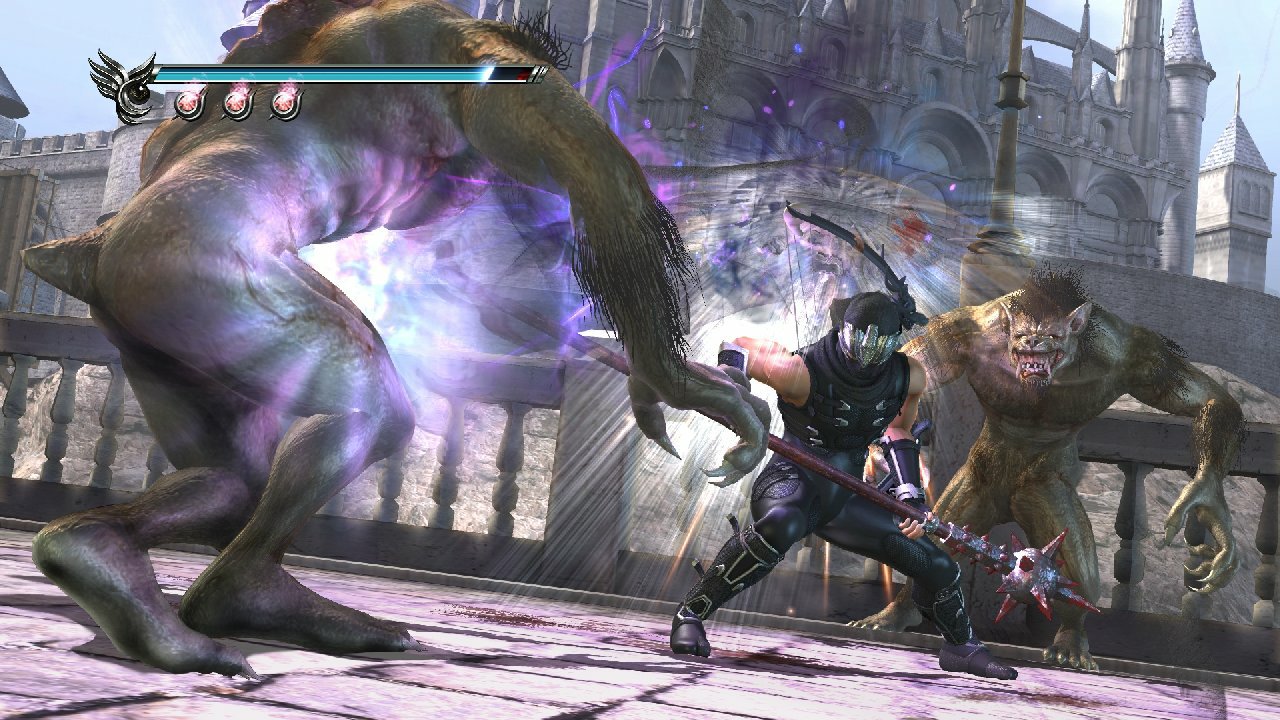Click the metal cap at the health bar's right end

tap(537, 74)
